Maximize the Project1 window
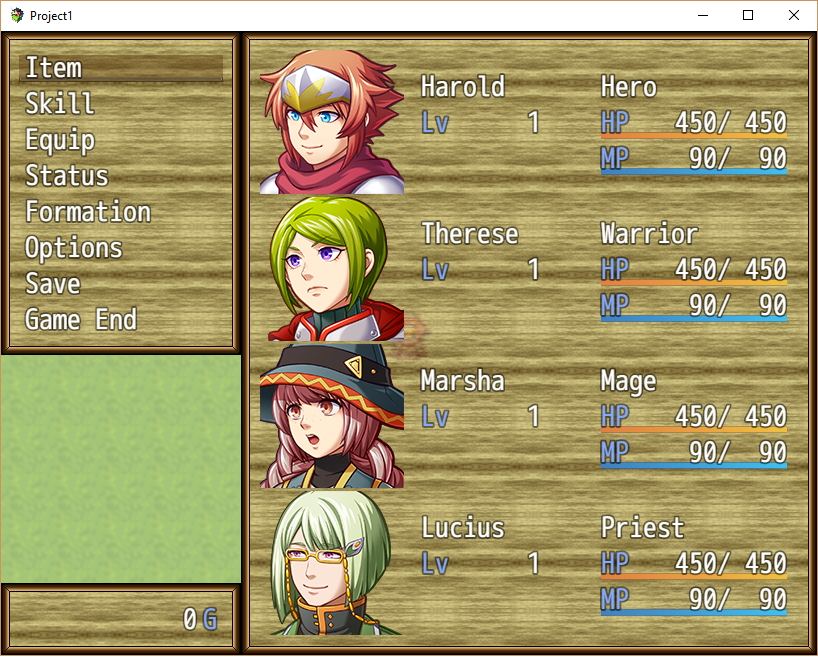The height and width of the screenshot is (657, 818). click(x=748, y=16)
